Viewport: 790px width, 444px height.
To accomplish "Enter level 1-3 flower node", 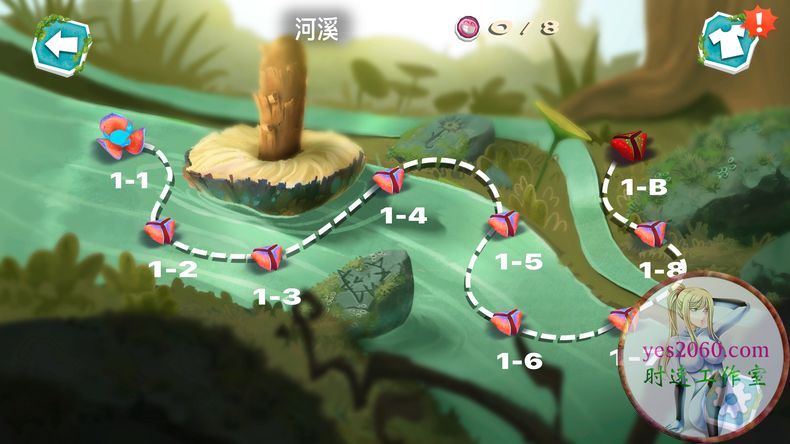I will 266,258.
